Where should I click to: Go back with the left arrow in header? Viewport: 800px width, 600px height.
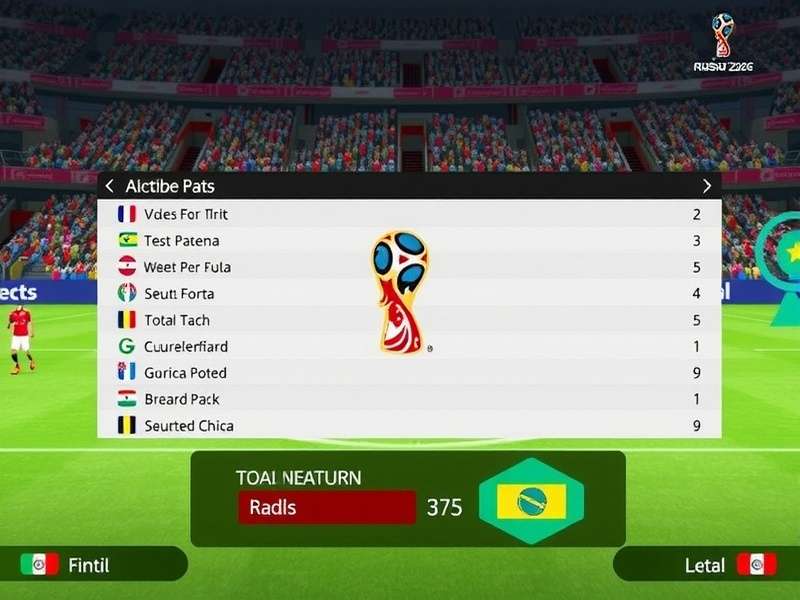[110, 186]
